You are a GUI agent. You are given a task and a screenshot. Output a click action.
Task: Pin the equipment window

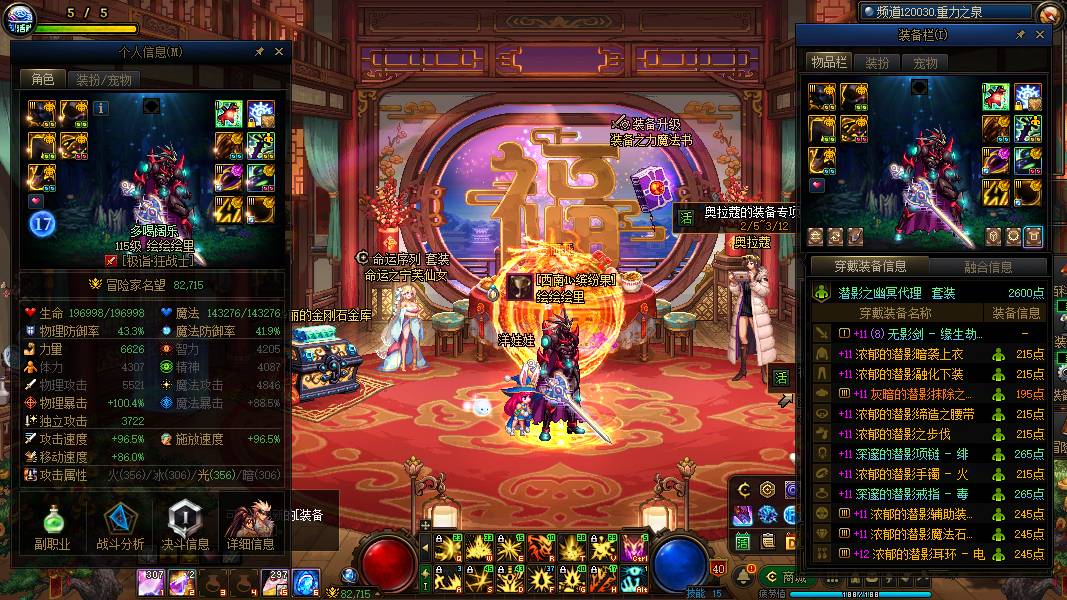coord(1020,35)
